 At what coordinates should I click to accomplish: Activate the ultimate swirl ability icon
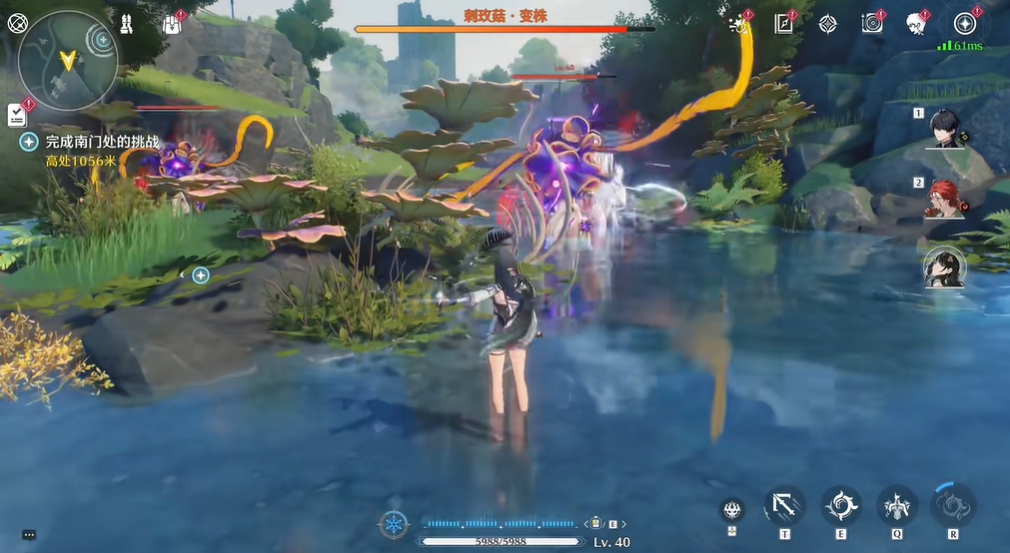(953, 504)
